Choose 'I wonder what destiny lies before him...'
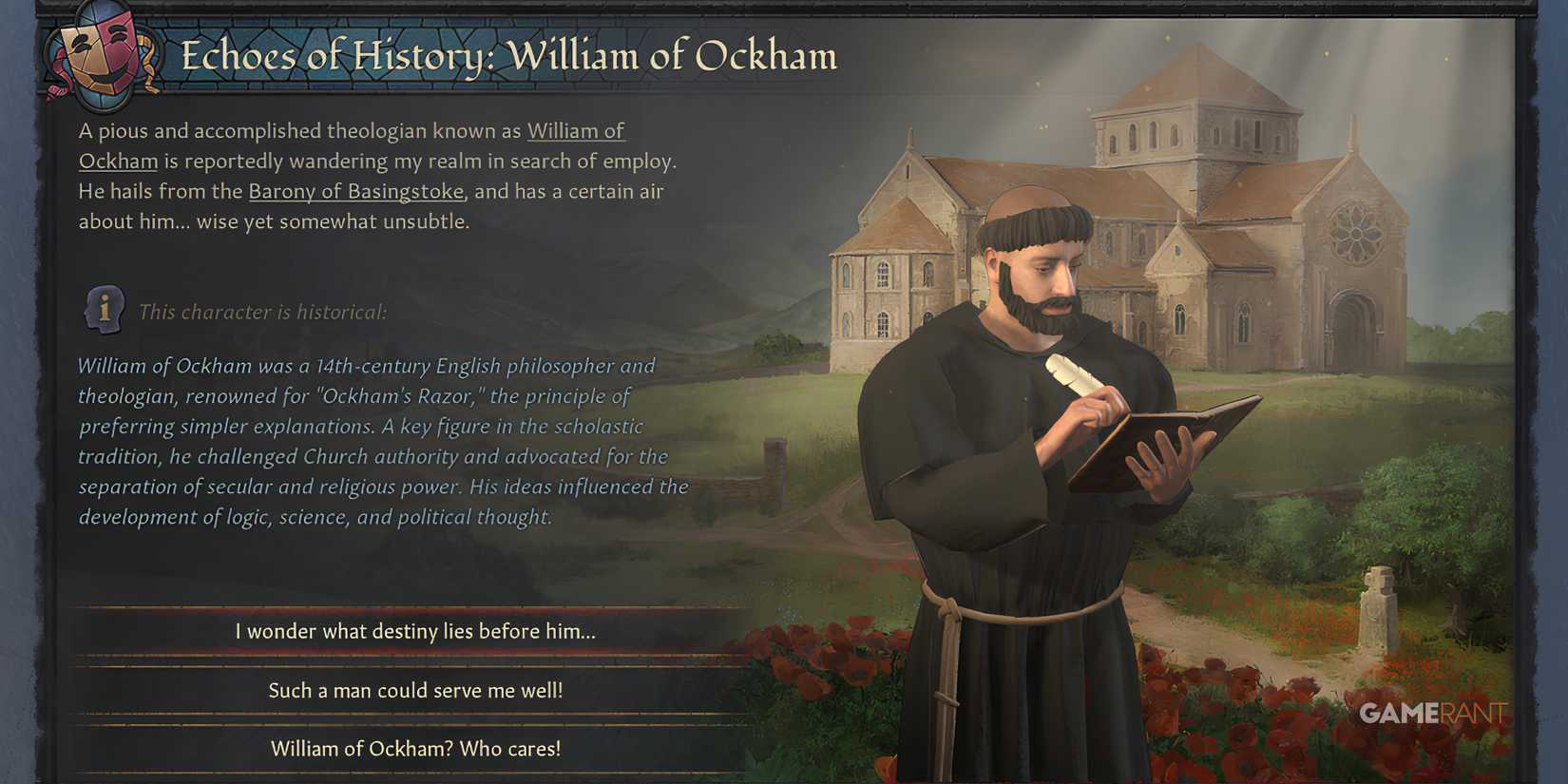Viewport: 1568px width, 784px height. tap(412, 630)
